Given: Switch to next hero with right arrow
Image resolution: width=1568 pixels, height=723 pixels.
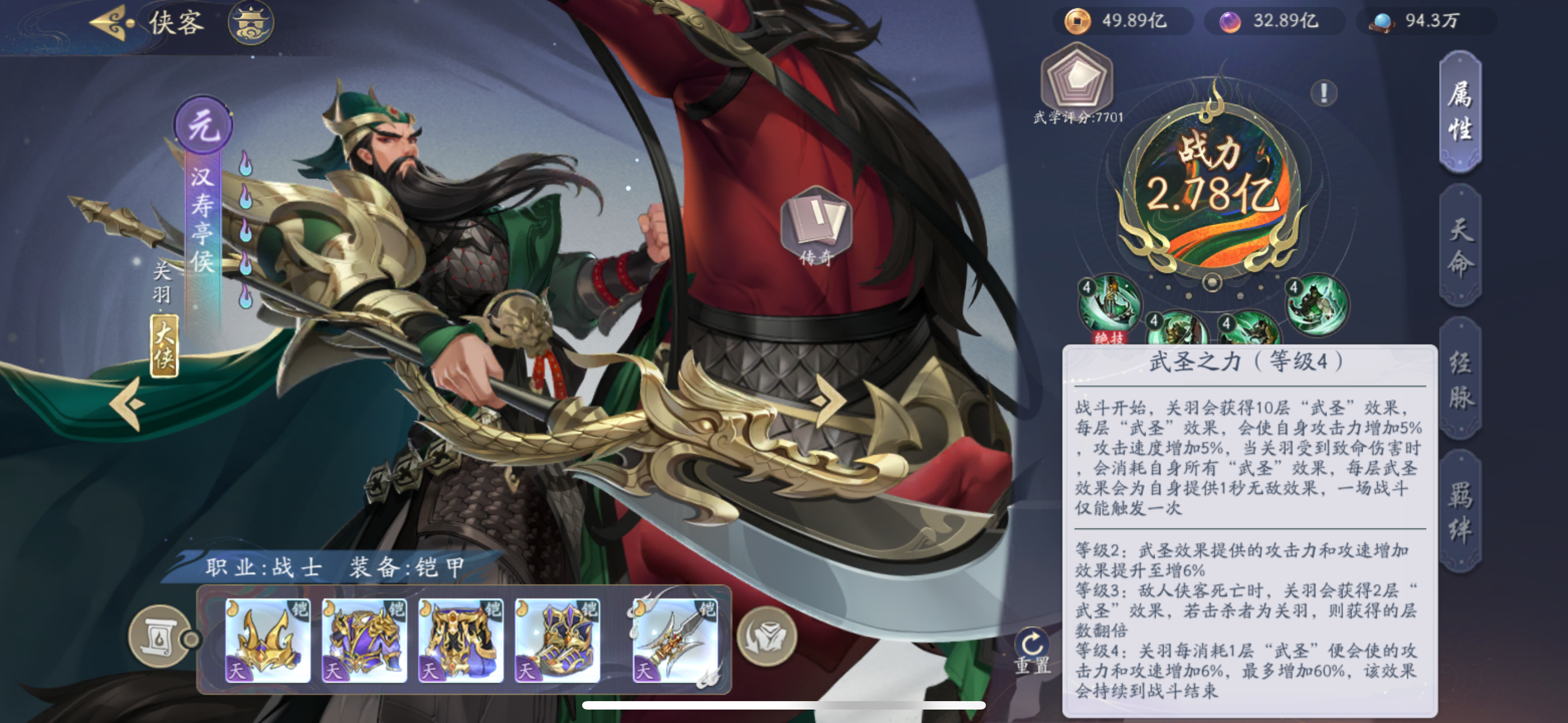Looking at the screenshot, I should [827, 400].
